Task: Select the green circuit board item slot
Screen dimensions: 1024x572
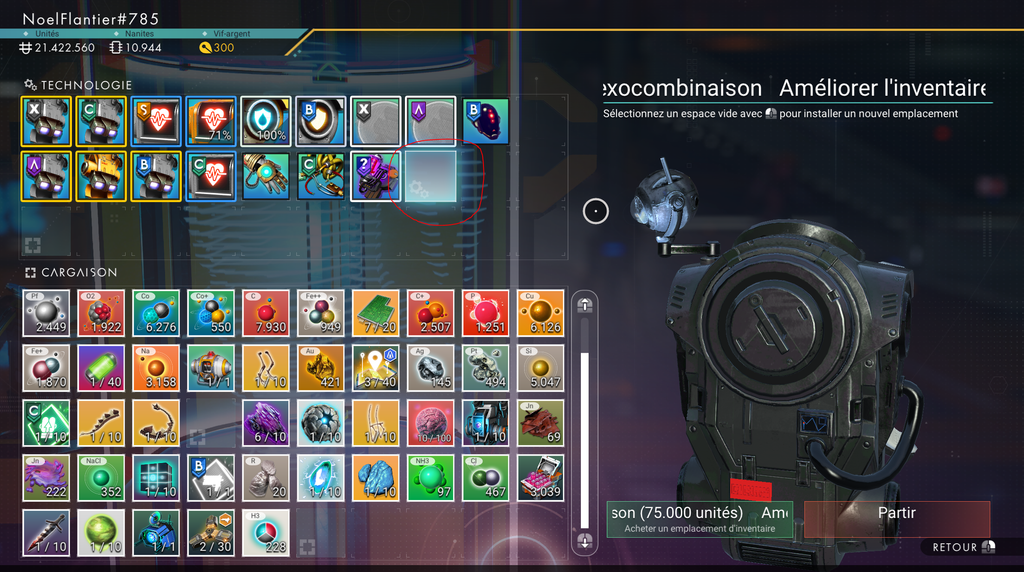Action: pos(376,313)
